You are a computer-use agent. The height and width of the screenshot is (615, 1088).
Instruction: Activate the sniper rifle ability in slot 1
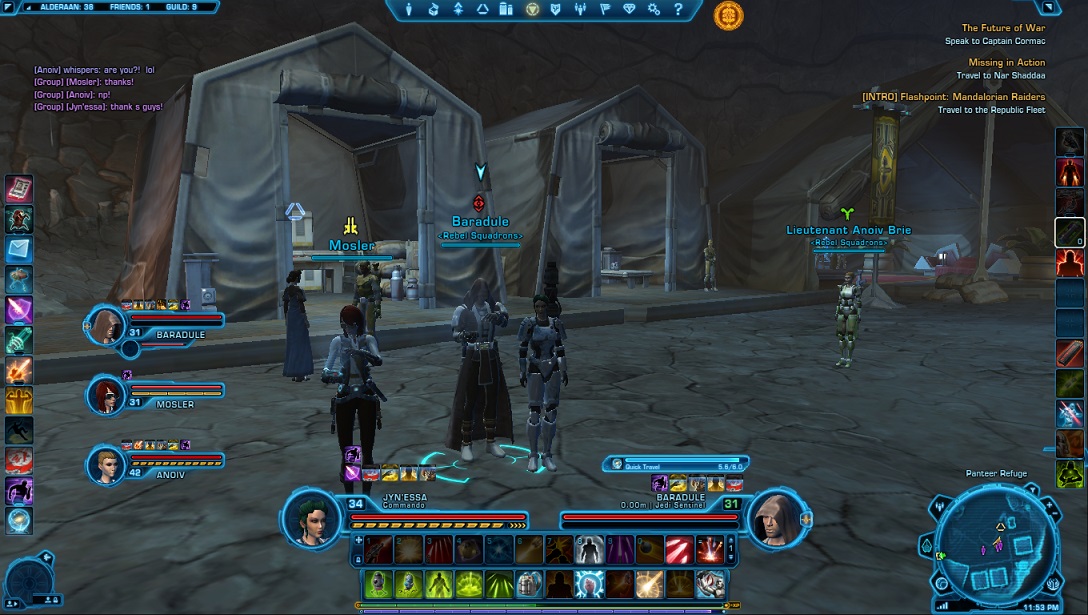click(378, 548)
